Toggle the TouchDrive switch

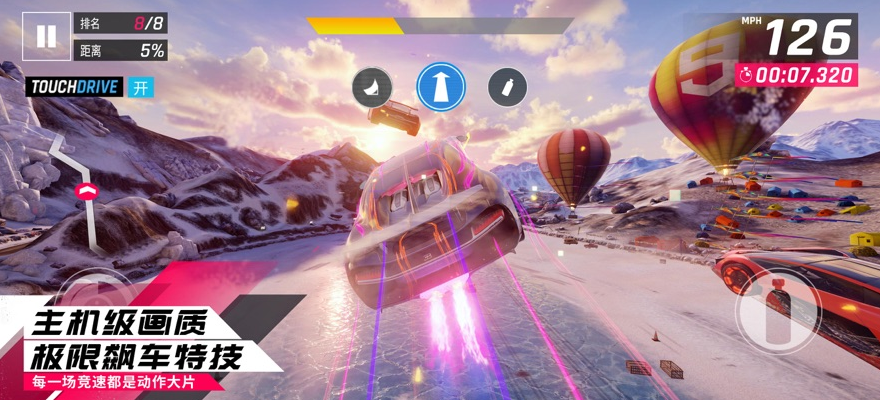[x=139, y=87]
